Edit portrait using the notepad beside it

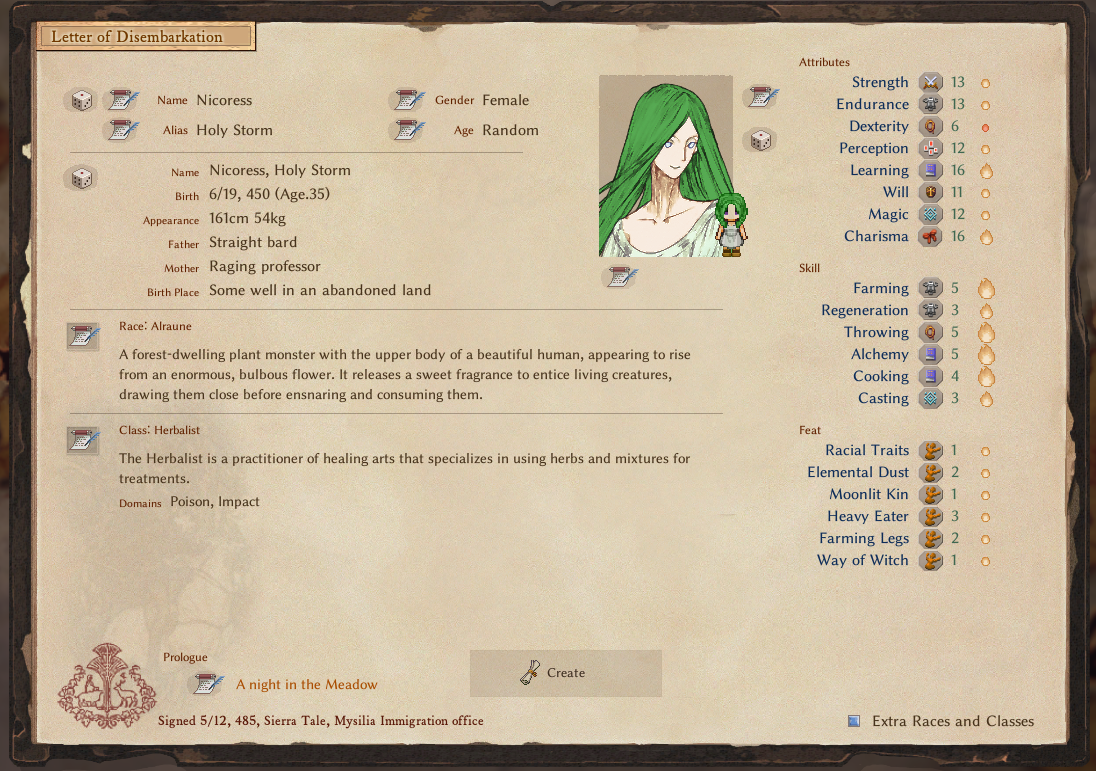coord(760,97)
